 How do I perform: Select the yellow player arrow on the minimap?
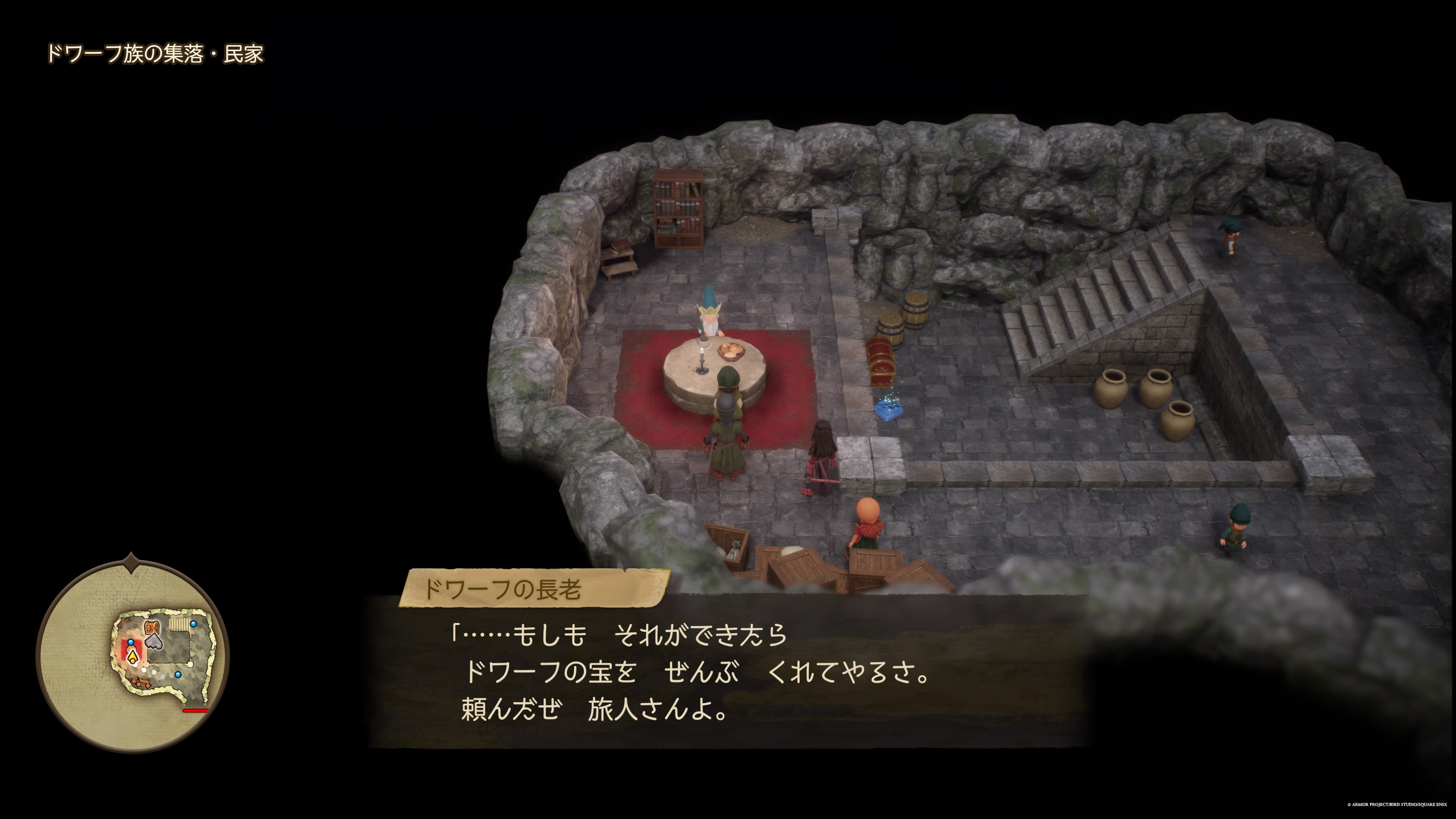pyautogui.click(x=133, y=657)
